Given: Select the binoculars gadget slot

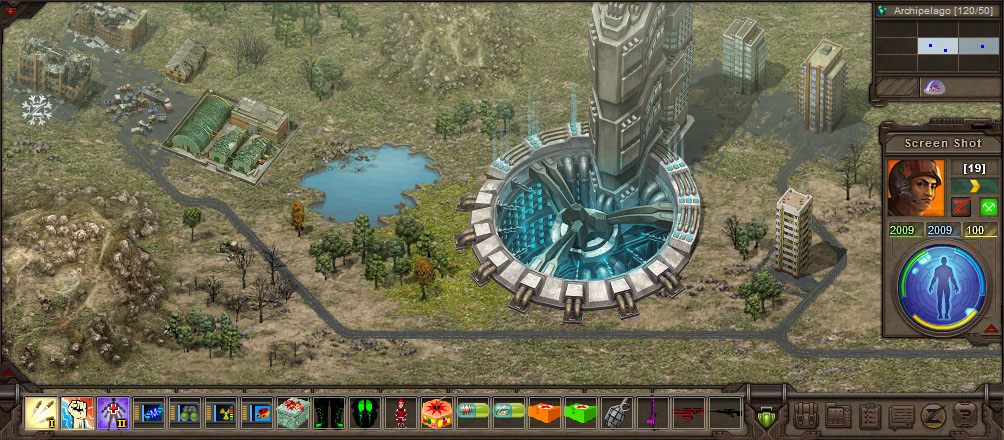Looking at the screenshot, I should [x=184, y=412].
